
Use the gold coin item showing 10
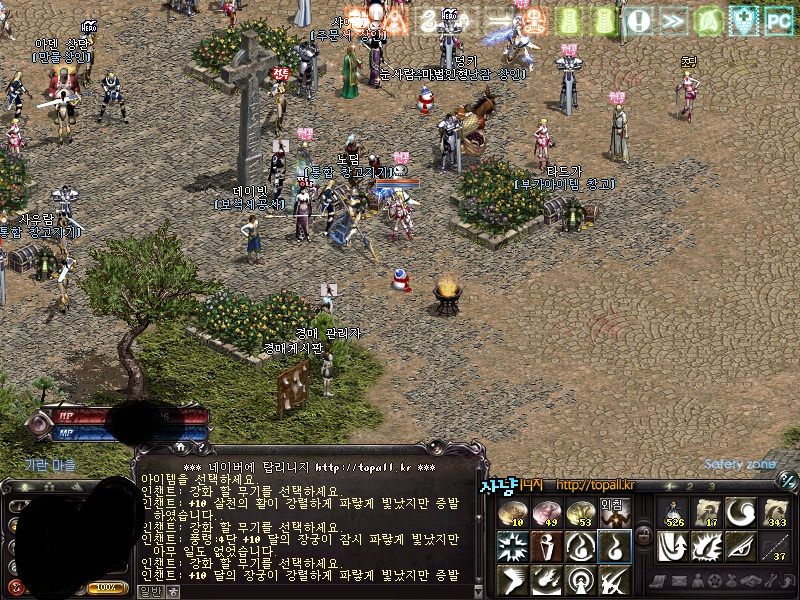[512, 512]
